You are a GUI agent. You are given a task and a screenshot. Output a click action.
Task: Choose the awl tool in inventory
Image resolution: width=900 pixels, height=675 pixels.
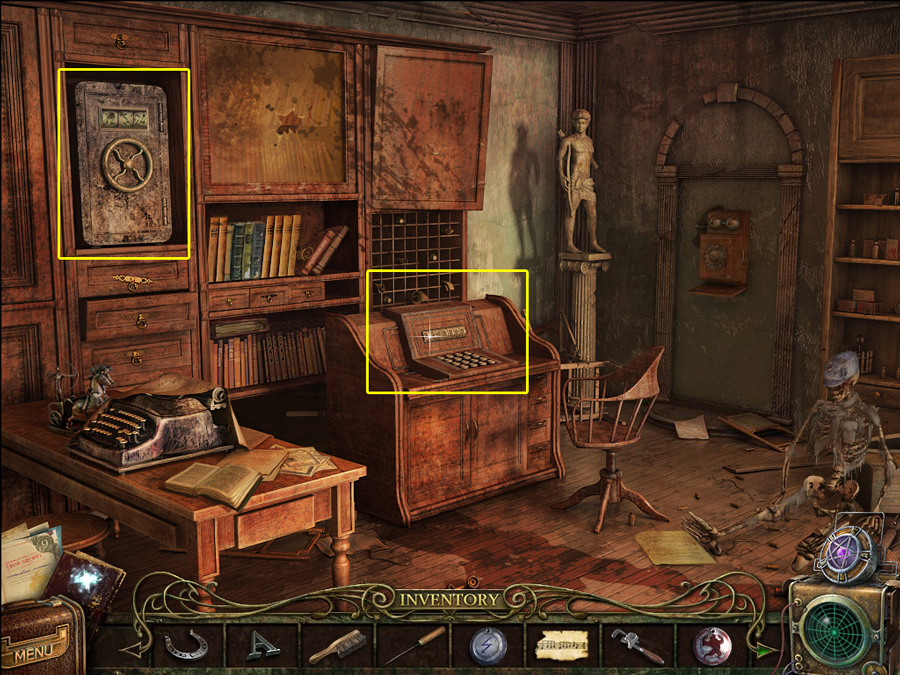click(412, 645)
